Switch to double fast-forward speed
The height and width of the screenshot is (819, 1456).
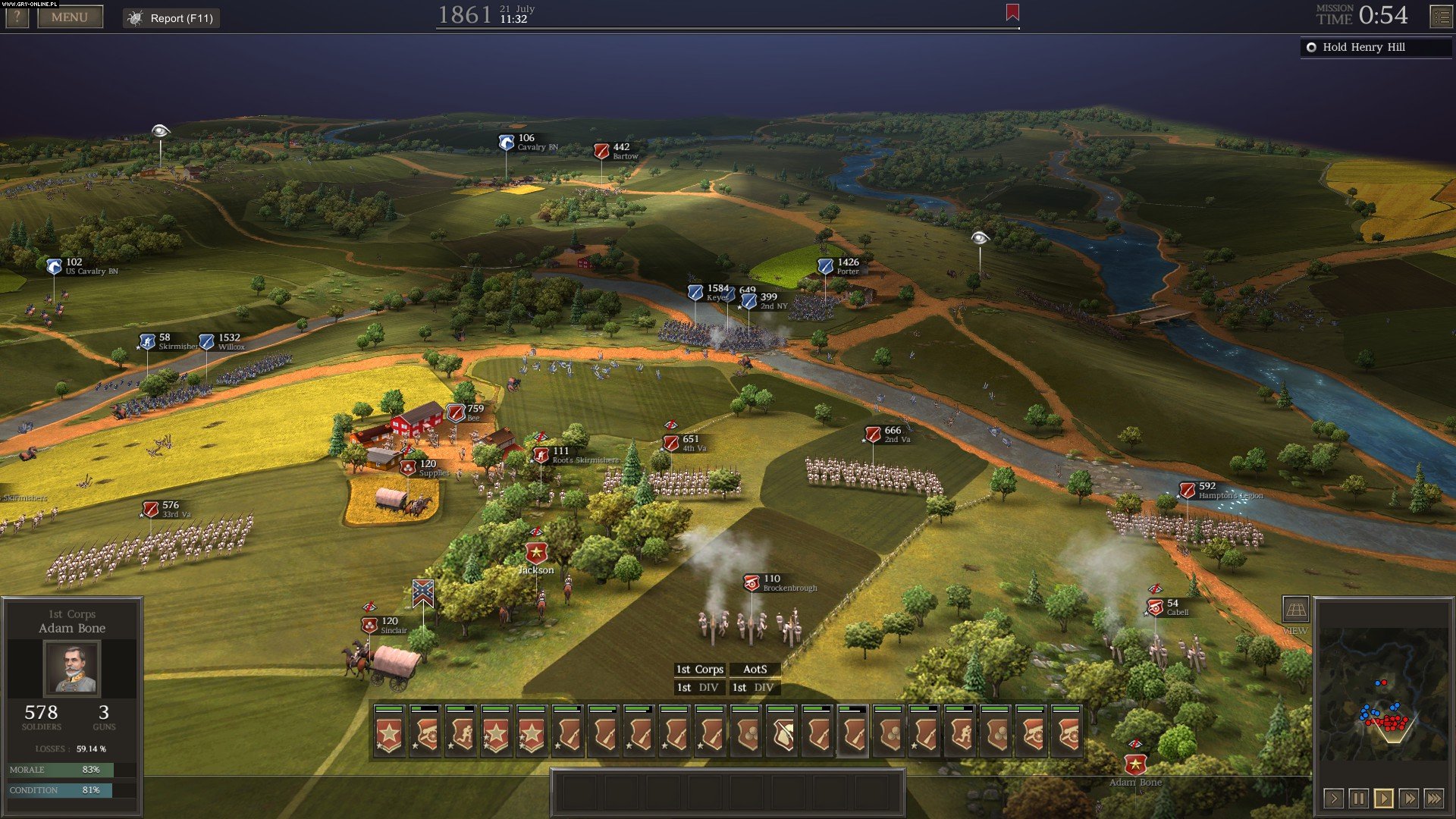point(1408,798)
